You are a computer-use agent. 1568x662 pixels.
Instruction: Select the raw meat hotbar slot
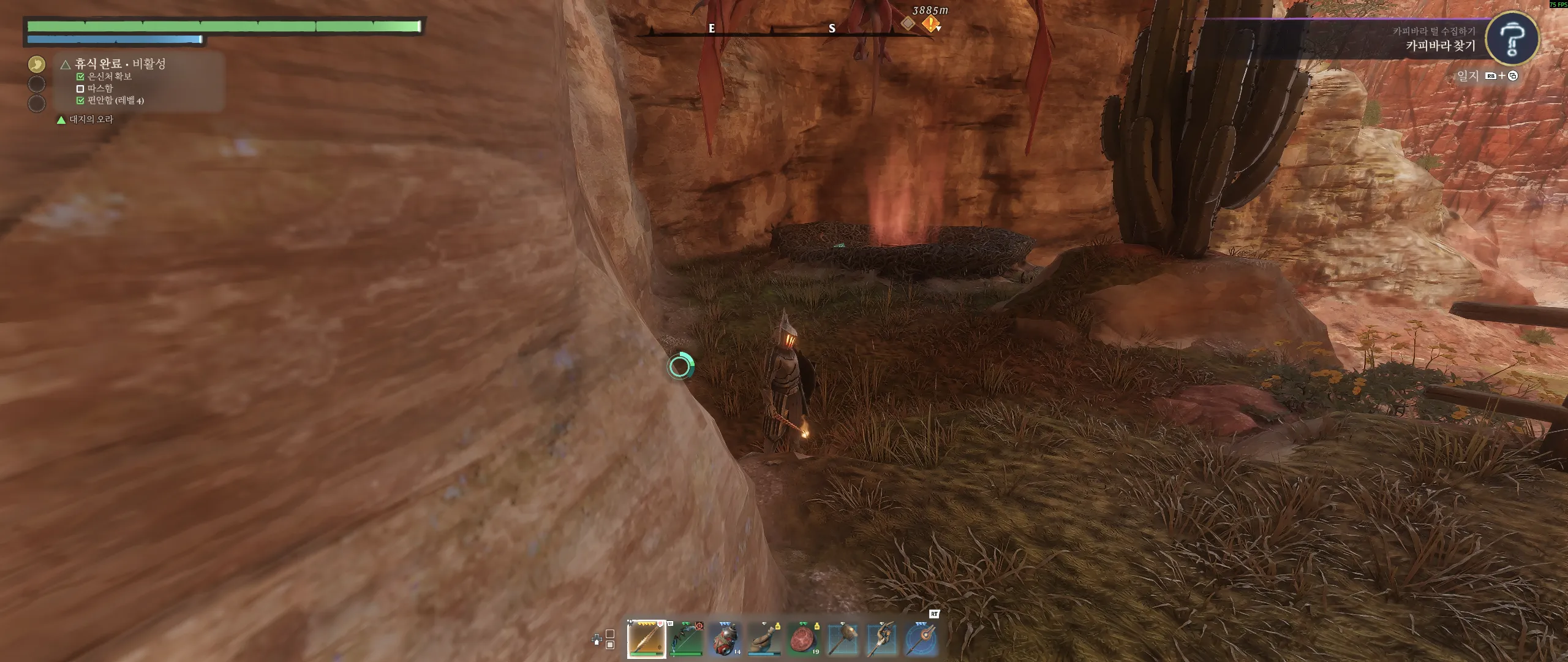[x=804, y=639]
